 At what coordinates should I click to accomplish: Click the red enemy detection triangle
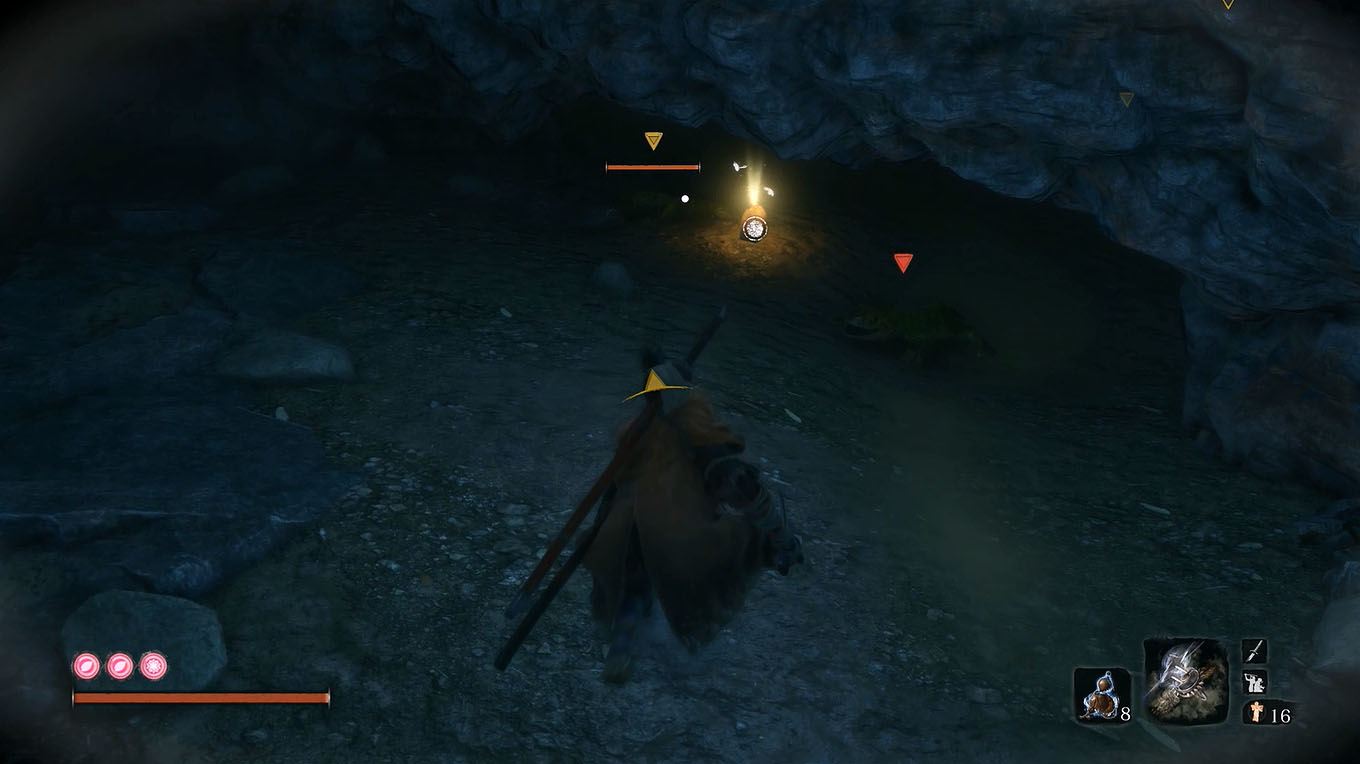[903, 262]
